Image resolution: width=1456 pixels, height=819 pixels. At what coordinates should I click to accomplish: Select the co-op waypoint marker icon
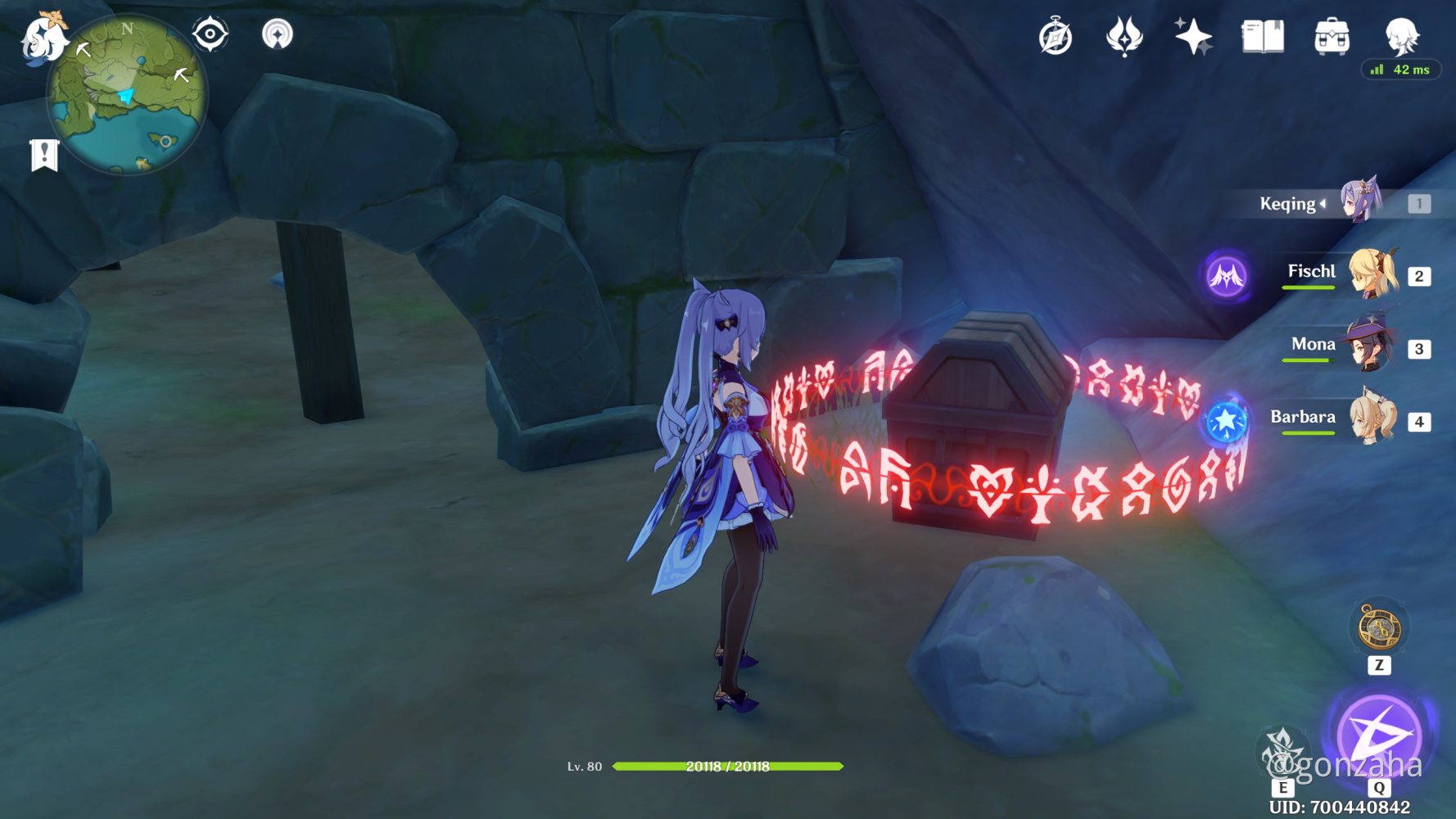click(278, 34)
